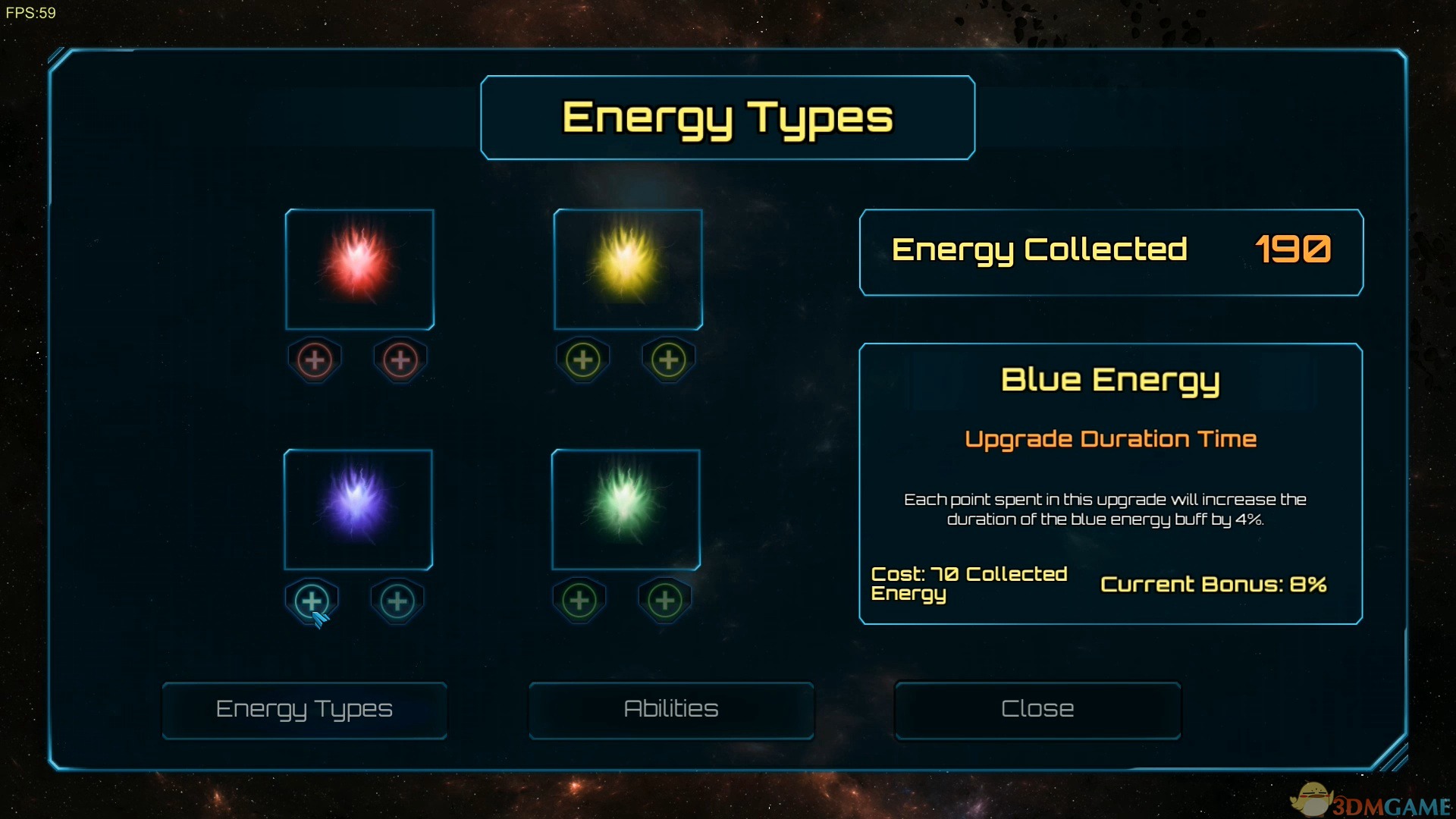Upgrade blue energy duration with left plus
Screen dimensions: 1456x819
[312, 601]
